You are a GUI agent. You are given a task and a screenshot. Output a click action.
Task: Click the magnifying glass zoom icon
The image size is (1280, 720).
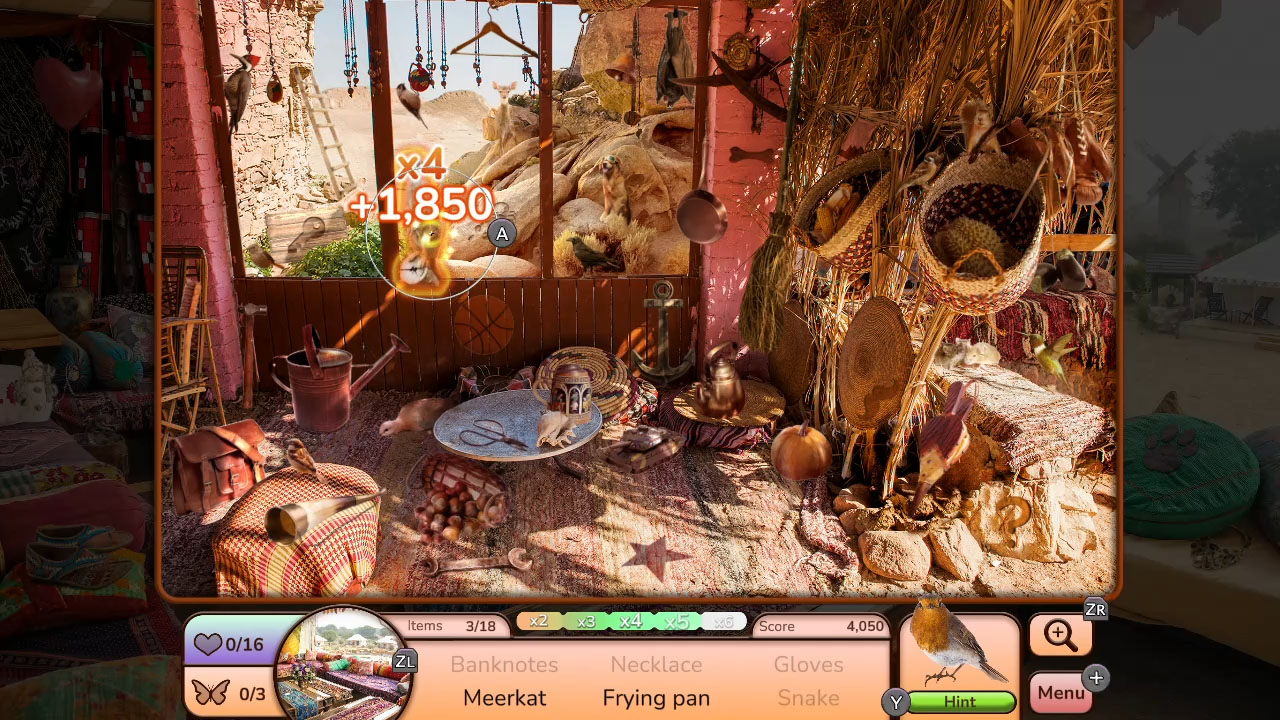[x=1060, y=635]
